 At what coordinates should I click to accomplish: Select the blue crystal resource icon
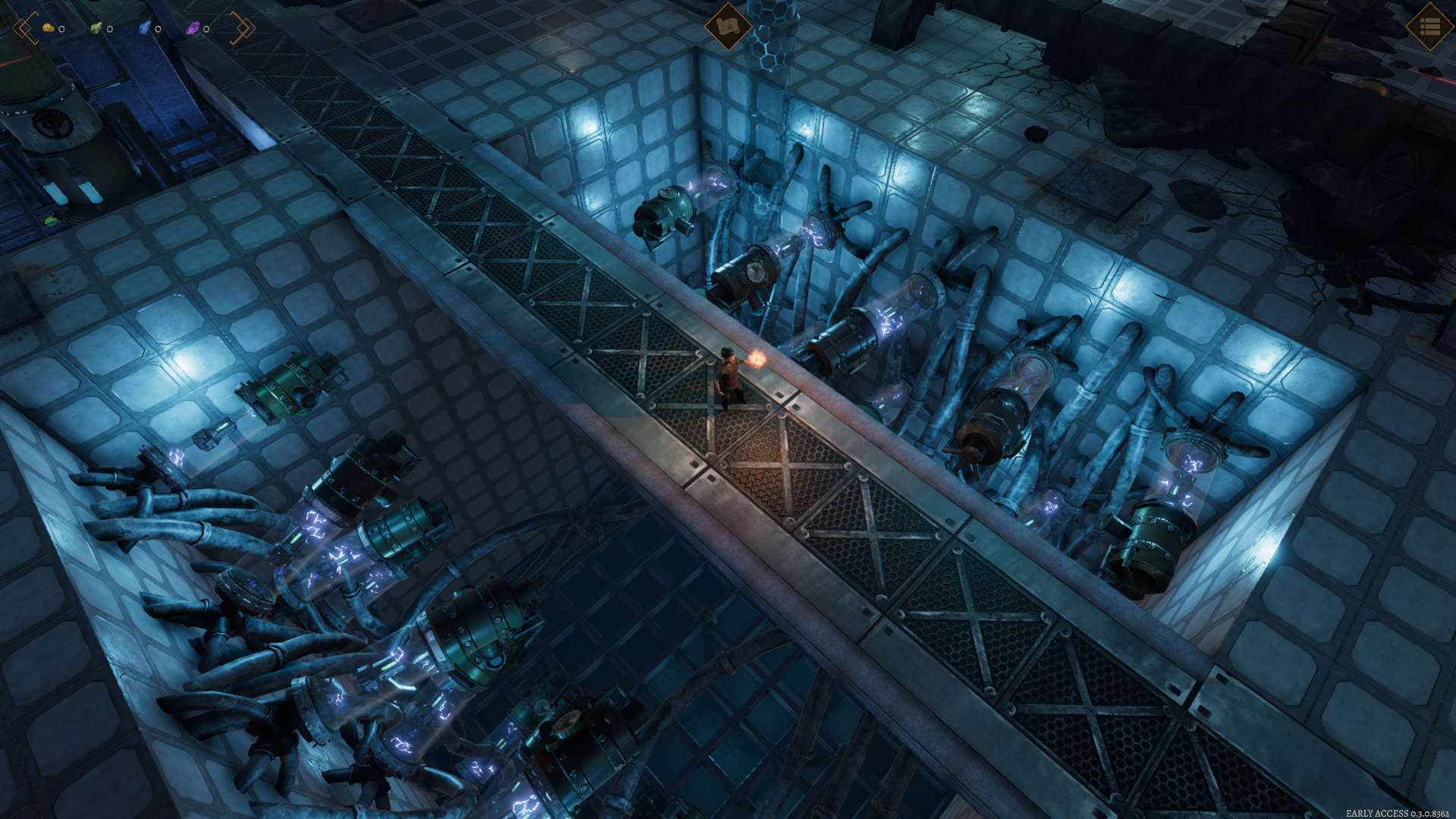143,29
